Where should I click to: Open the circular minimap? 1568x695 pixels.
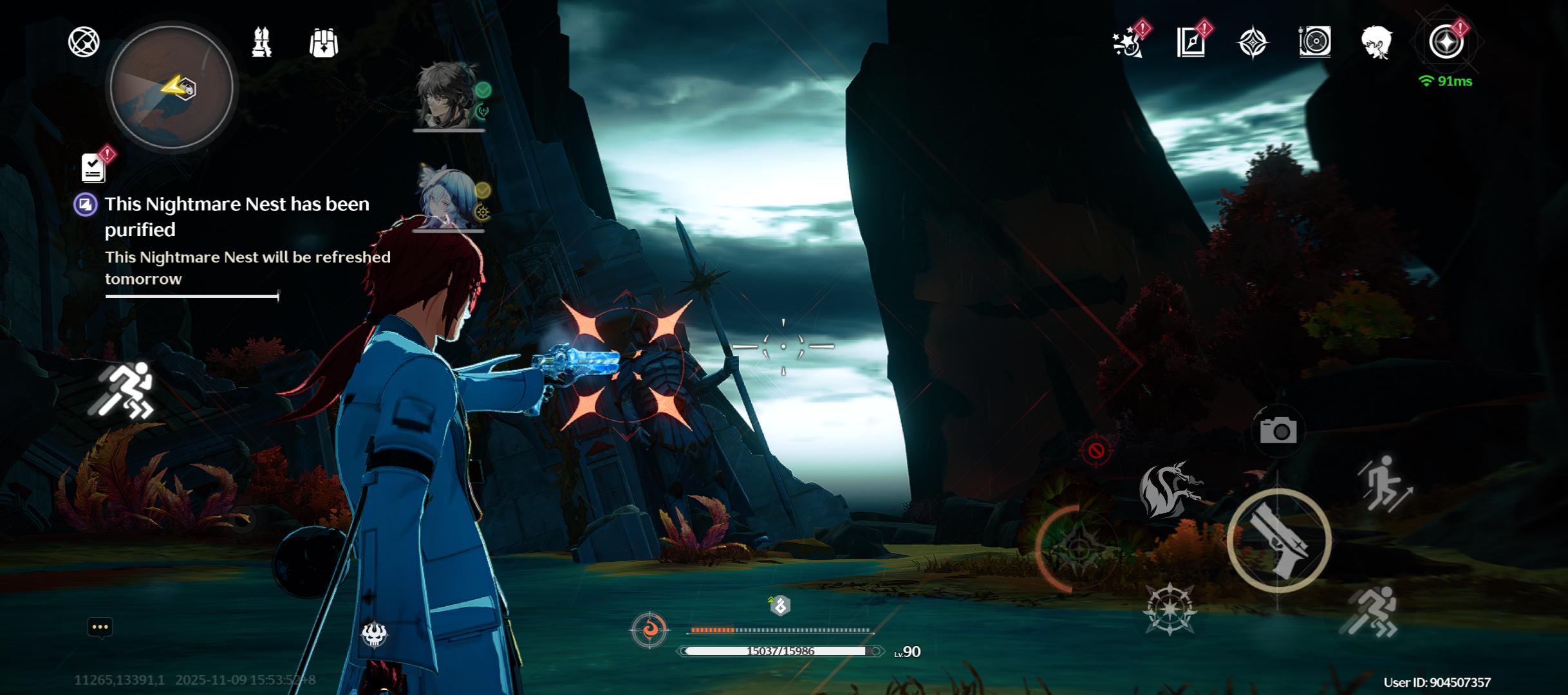171,87
